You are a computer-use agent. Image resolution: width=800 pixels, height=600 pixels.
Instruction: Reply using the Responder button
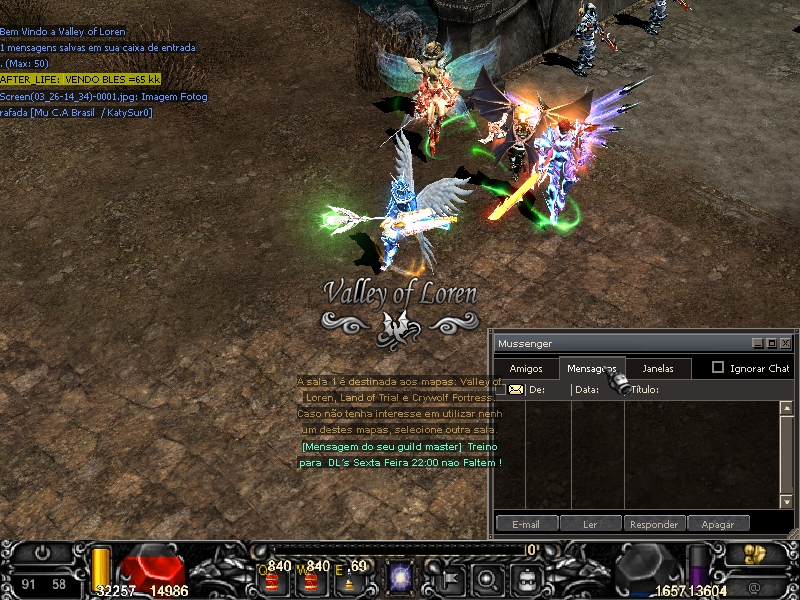pos(656,523)
